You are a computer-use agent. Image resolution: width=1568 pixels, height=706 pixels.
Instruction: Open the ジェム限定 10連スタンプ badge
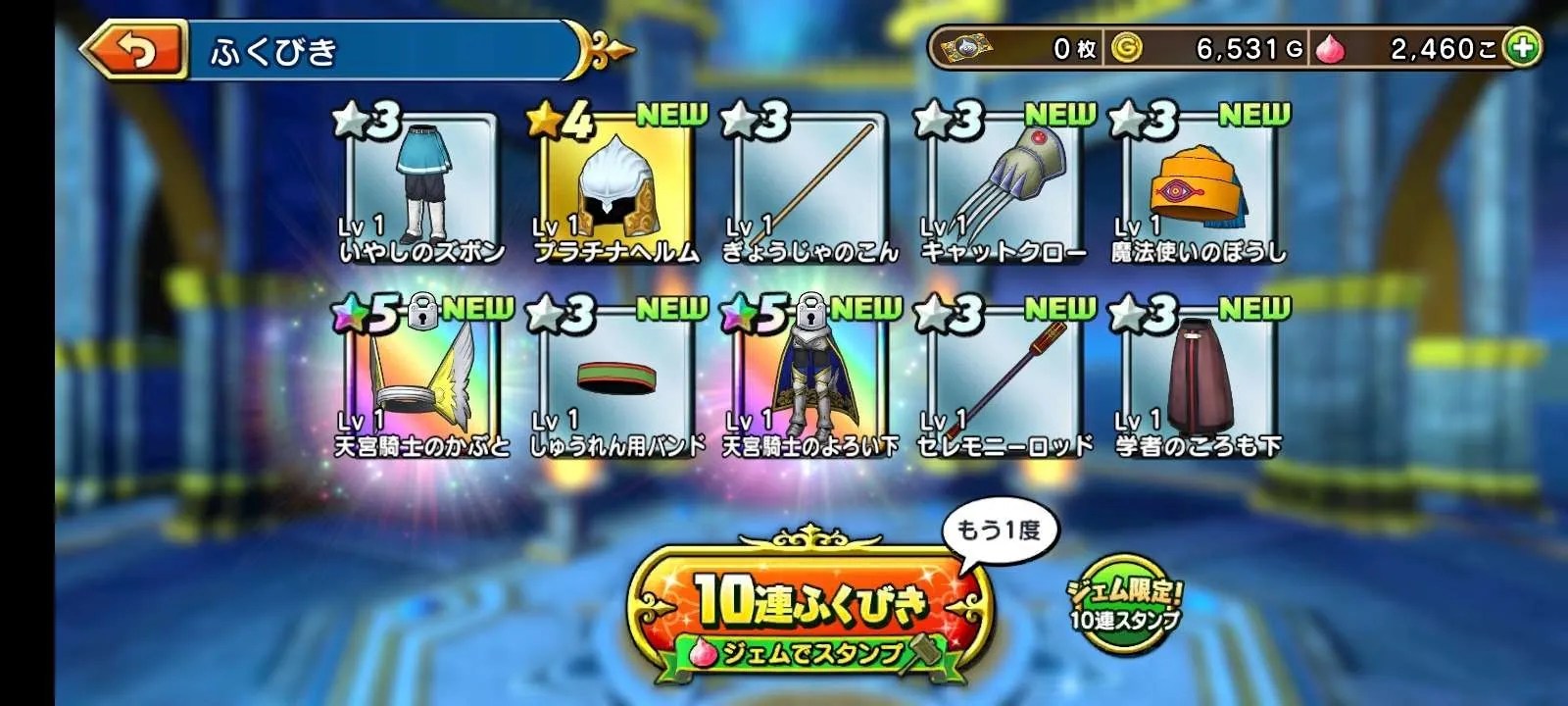coord(1124,604)
